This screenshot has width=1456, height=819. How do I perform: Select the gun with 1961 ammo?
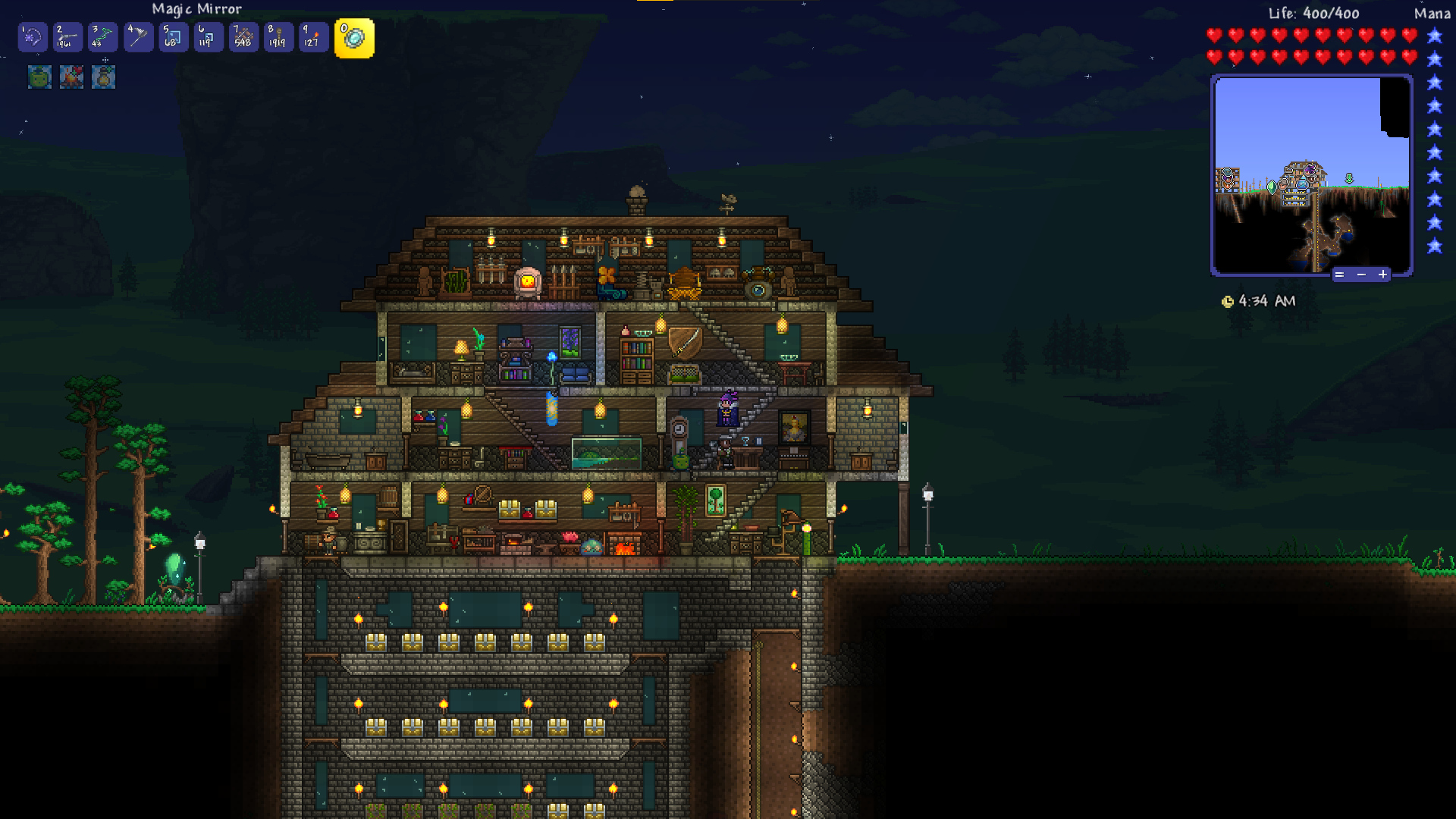[67, 37]
